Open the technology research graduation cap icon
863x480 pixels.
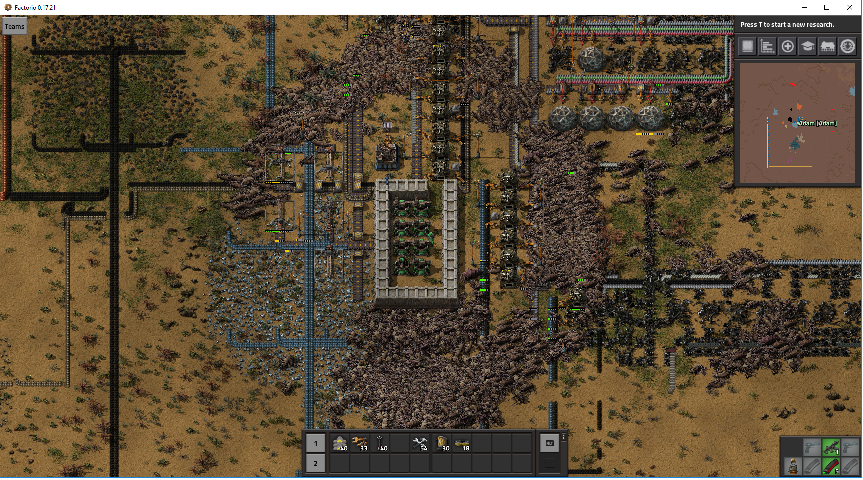808,46
